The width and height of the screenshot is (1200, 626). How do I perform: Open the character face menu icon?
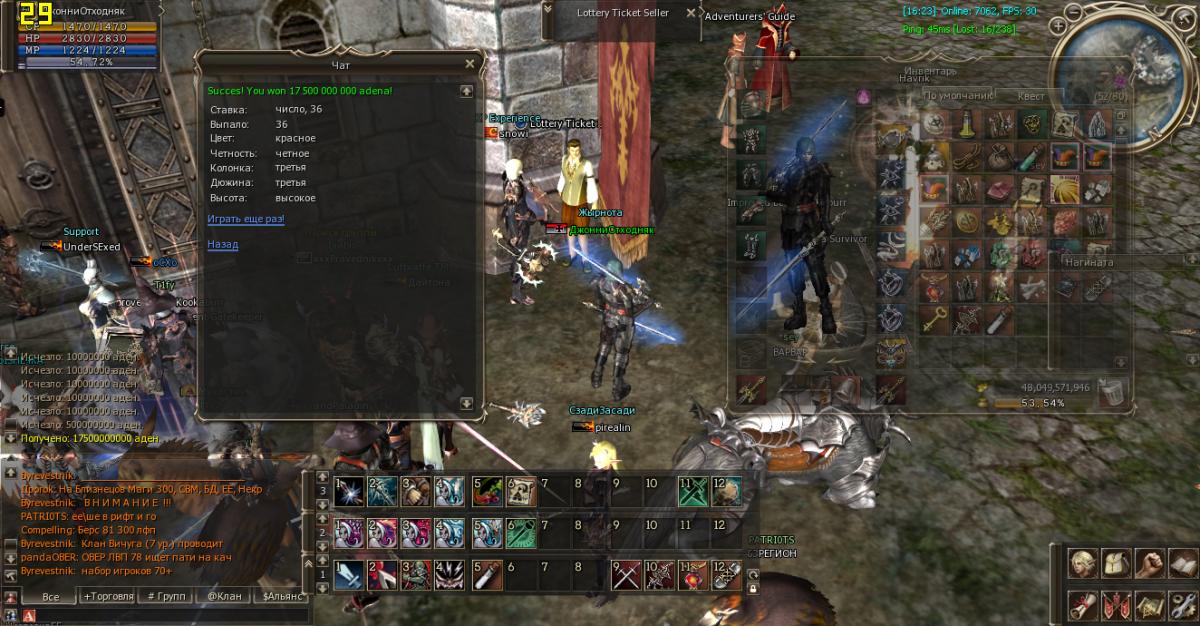(x=1083, y=562)
